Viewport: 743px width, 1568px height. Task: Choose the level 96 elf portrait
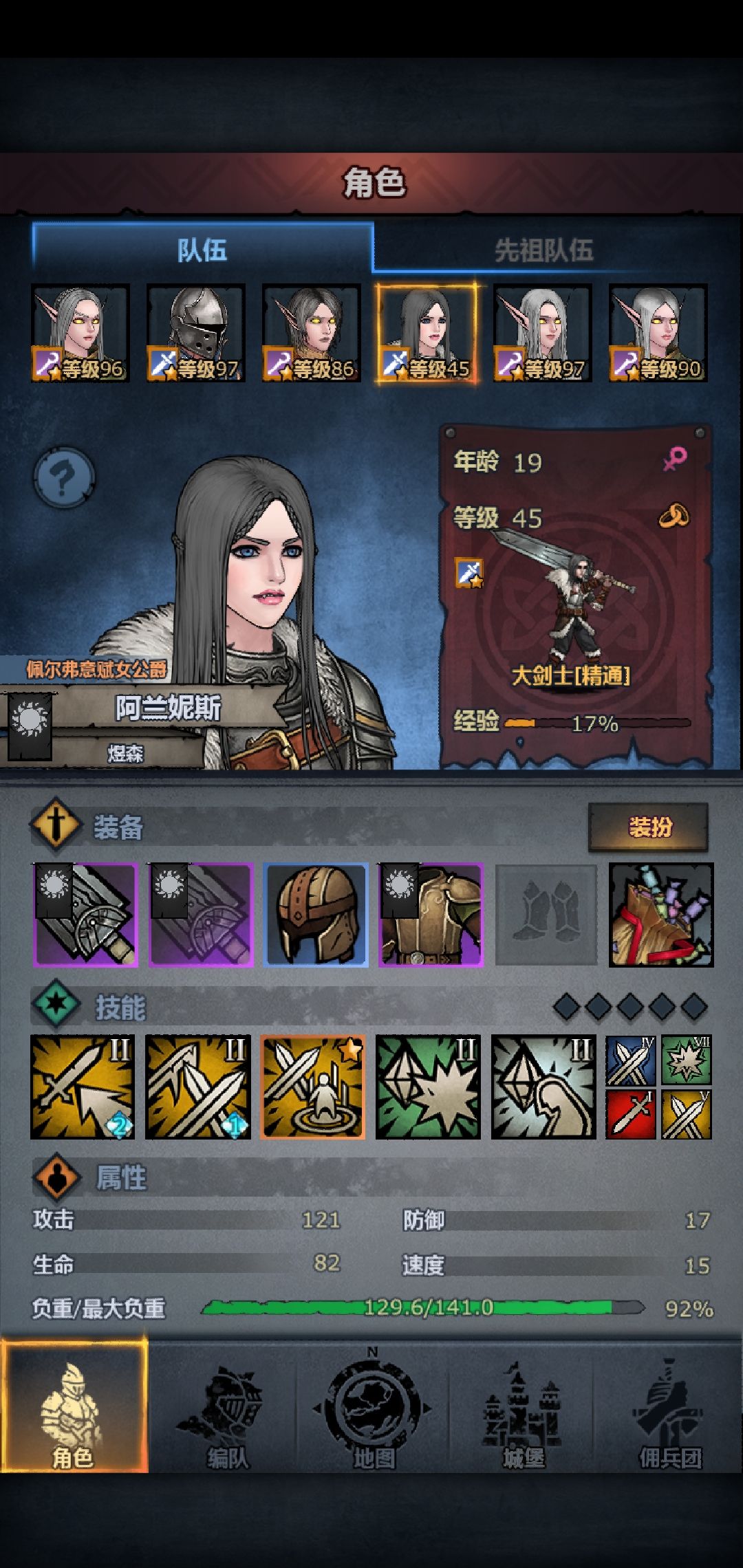click(x=80, y=334)
